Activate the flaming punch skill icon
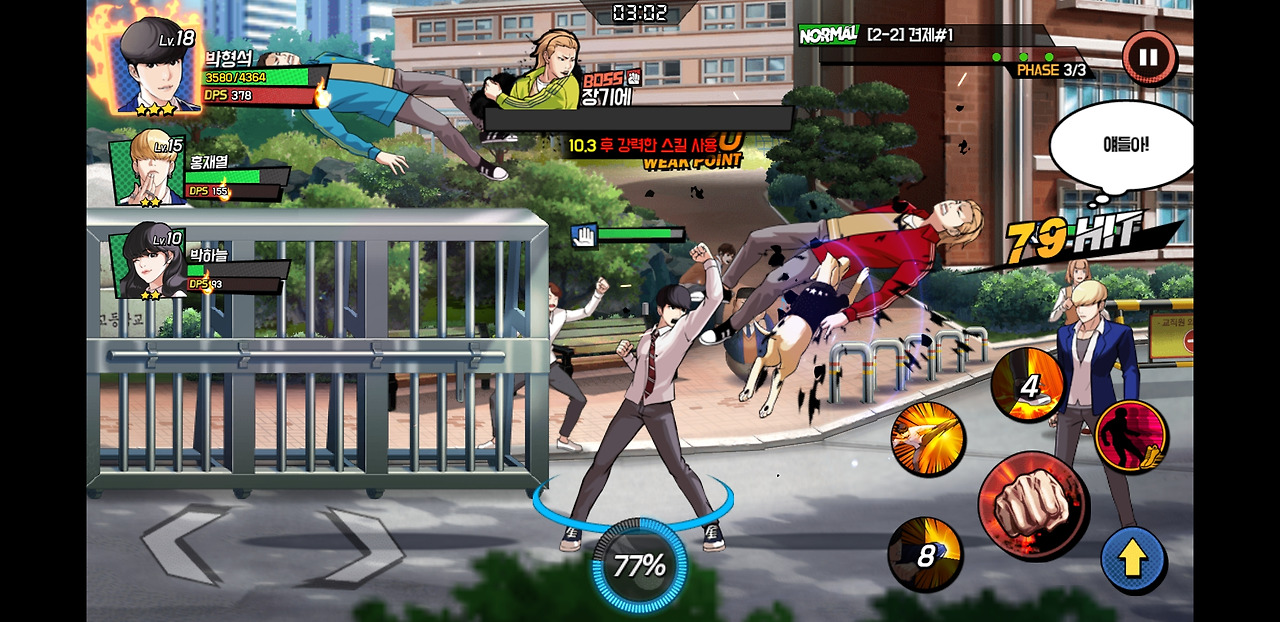The width and height of the screenshot is (1280, 622). pyautogui.click(x=927, y=440)
